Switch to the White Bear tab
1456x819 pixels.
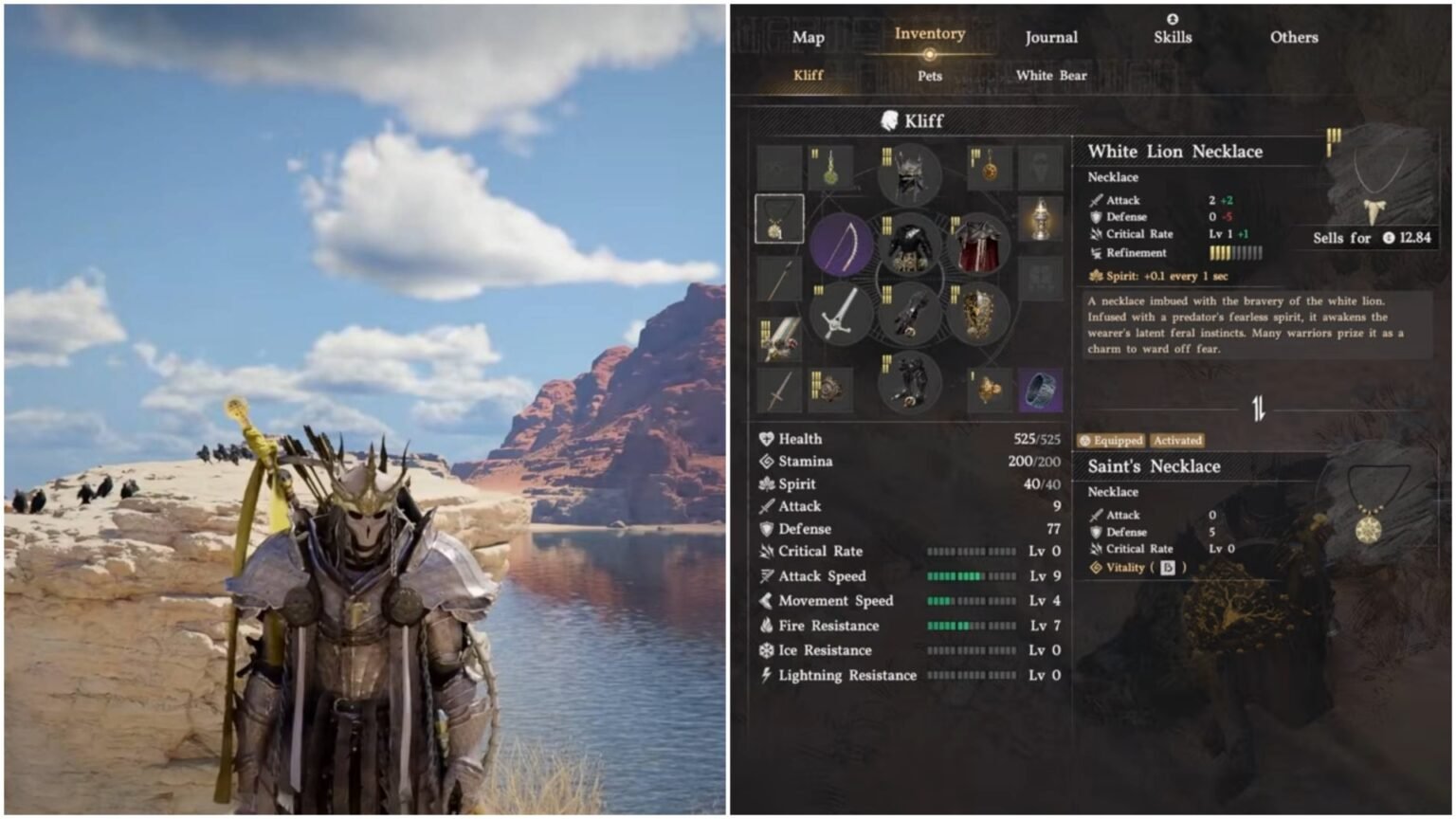coord(1049,76)
